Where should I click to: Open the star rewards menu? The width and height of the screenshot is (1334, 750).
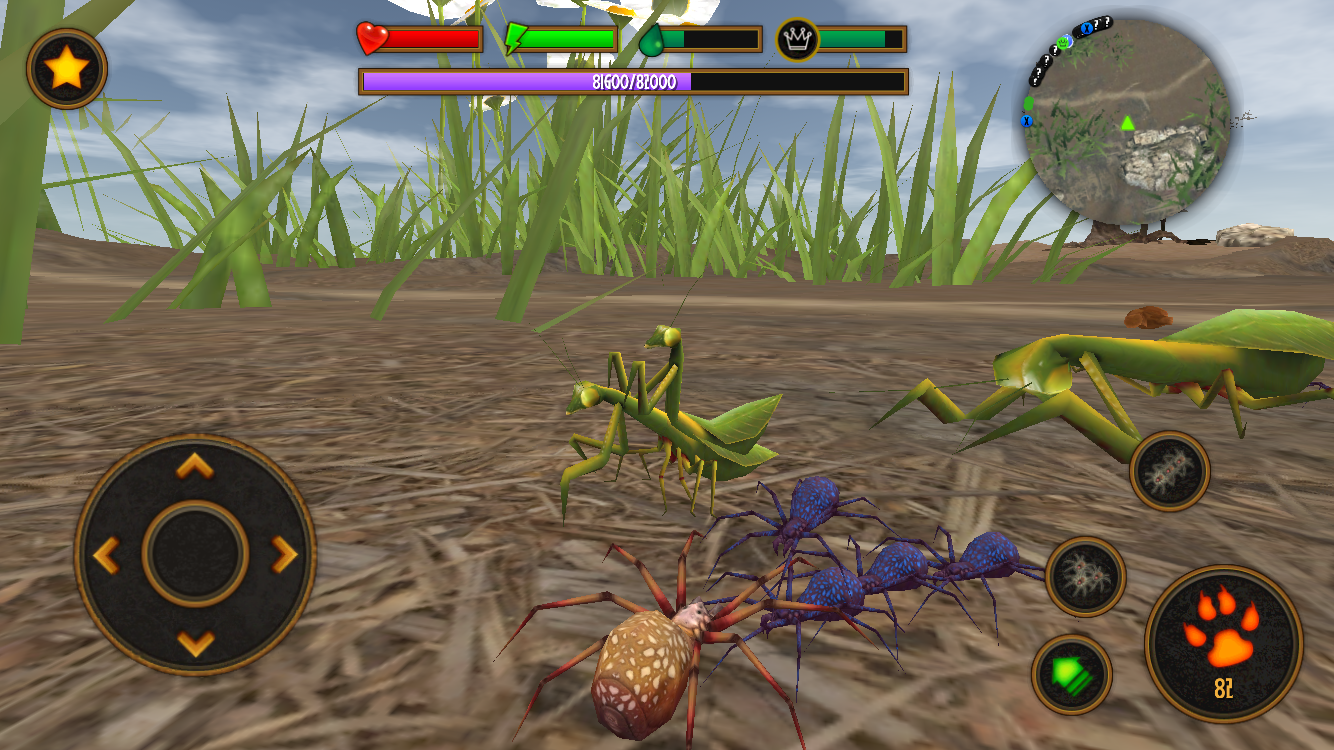67,67
